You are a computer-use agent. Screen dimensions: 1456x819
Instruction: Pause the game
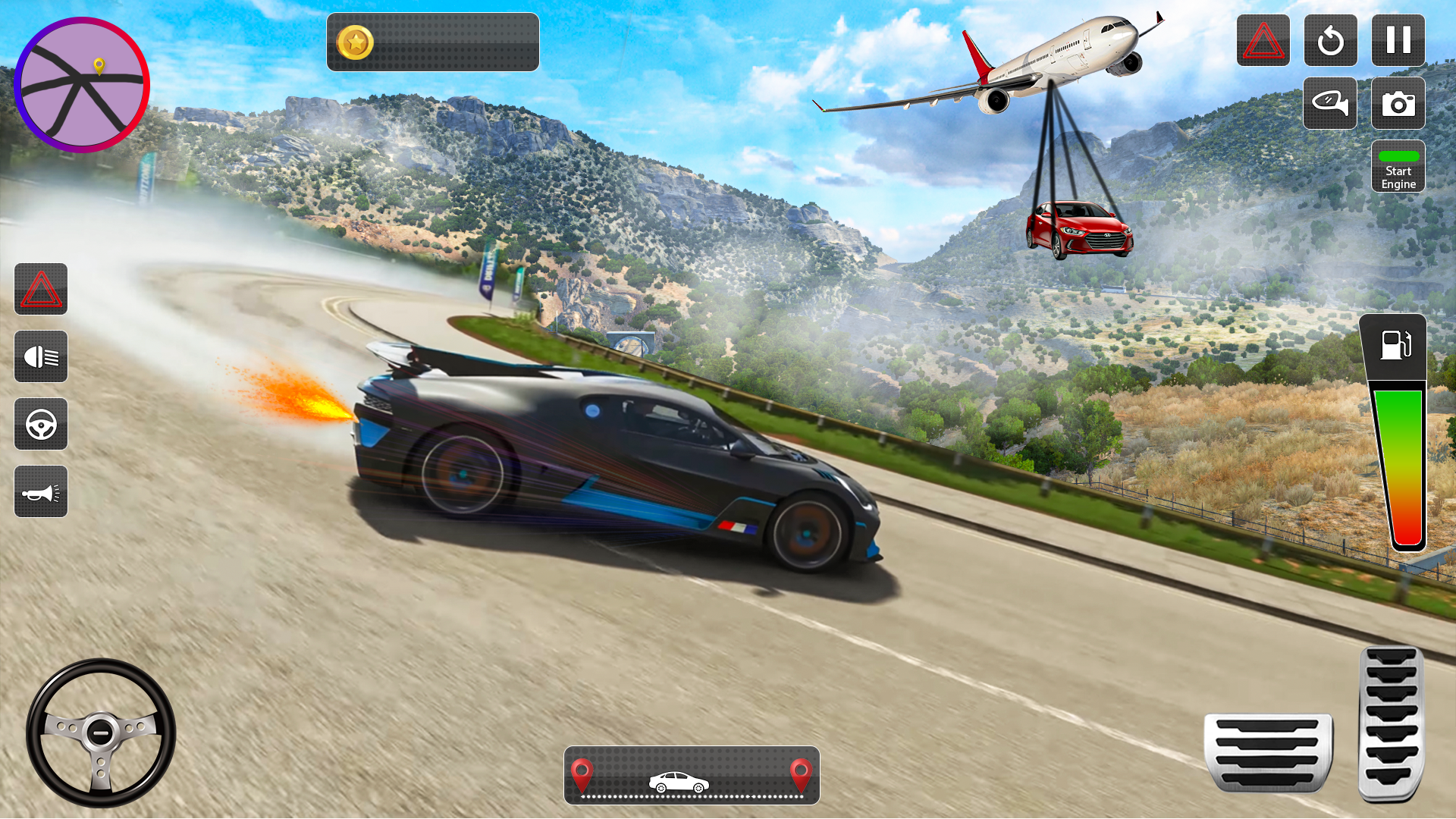point(1398,41)
